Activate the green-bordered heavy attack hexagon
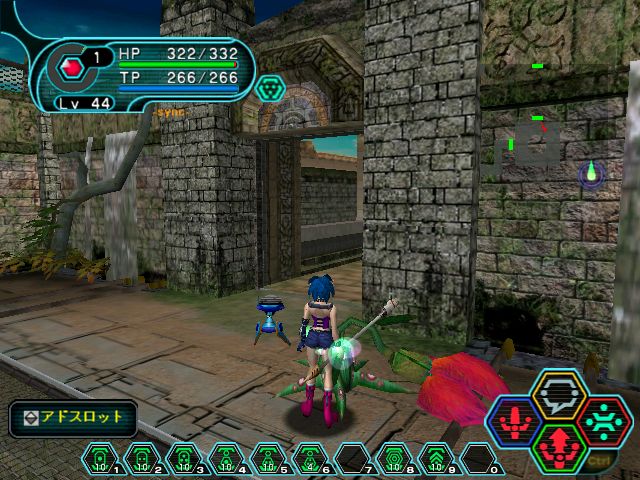Image resolution: width=640 pixels, height=480 pixels. (558, 445)
